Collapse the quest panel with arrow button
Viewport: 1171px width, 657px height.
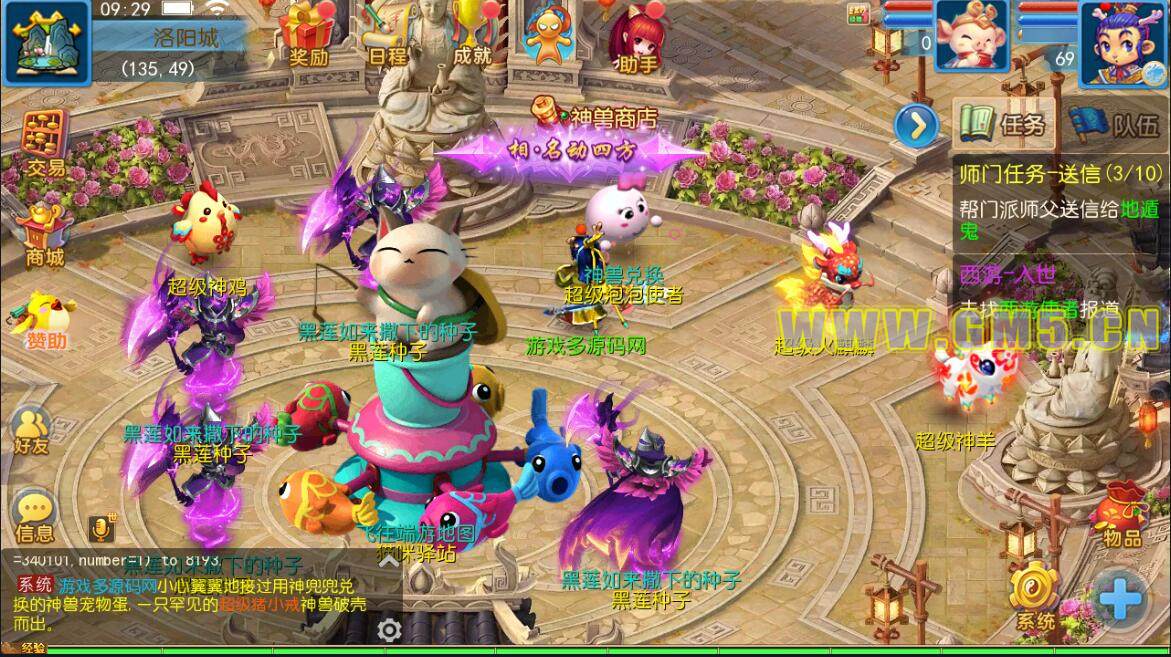click(x=916, y=125)
